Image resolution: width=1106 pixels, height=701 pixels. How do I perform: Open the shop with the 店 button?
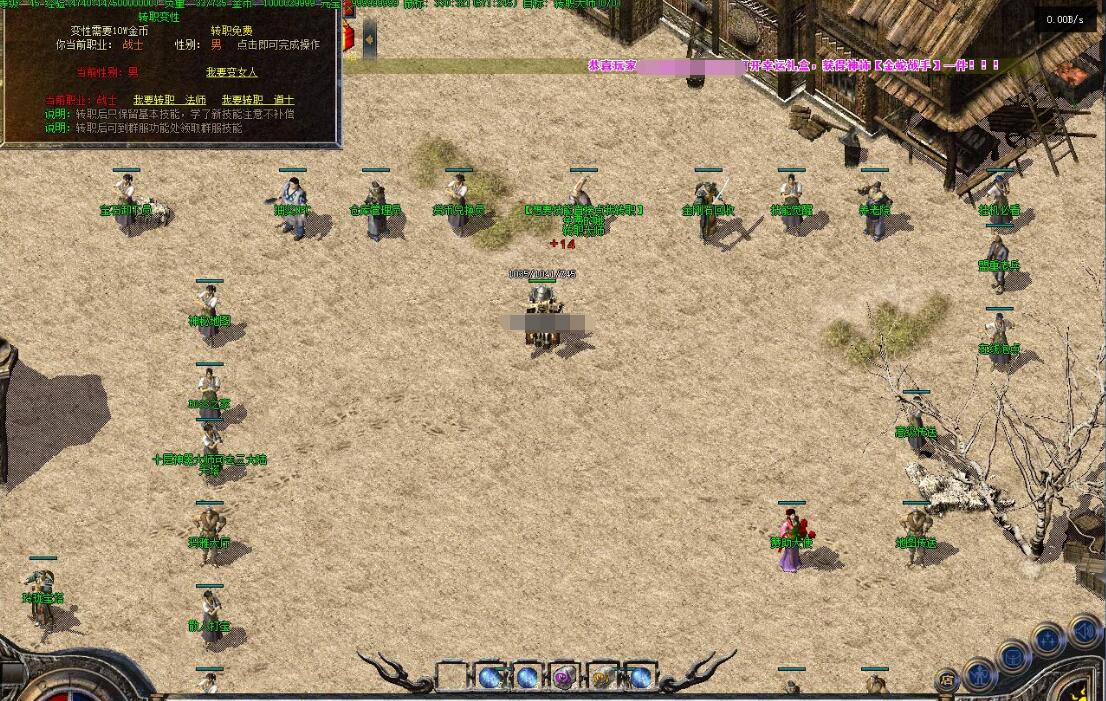[948, 681]
